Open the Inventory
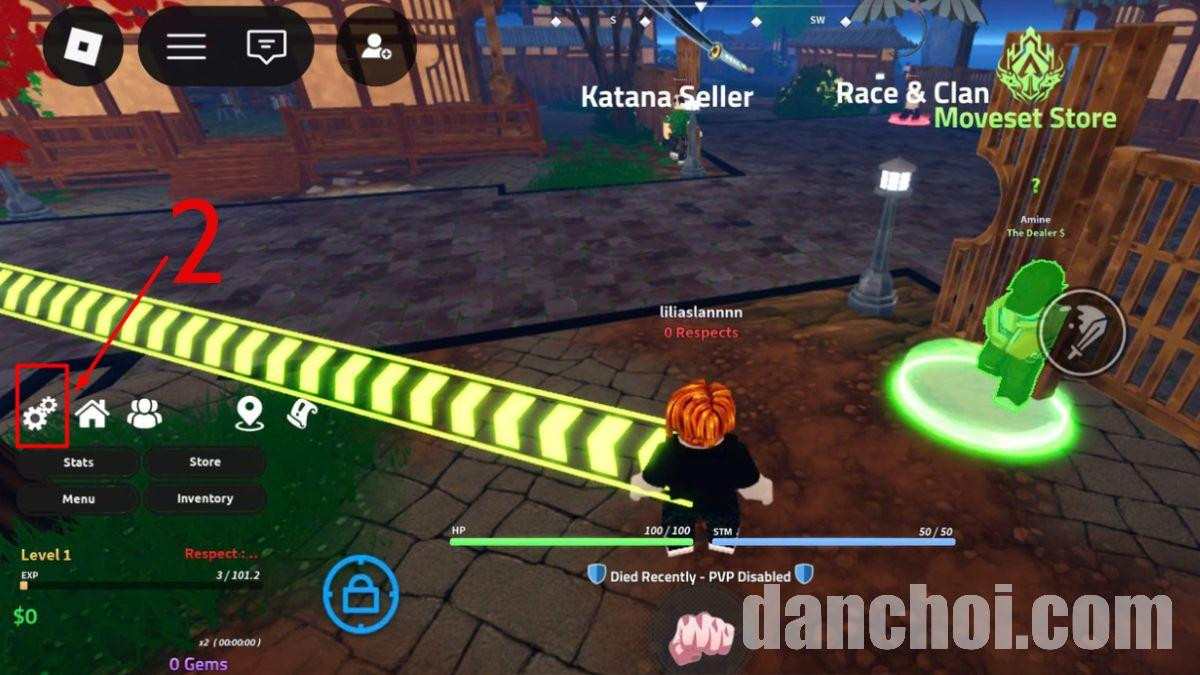Viewport: 1200px width, 675px height. click(205, 499)
